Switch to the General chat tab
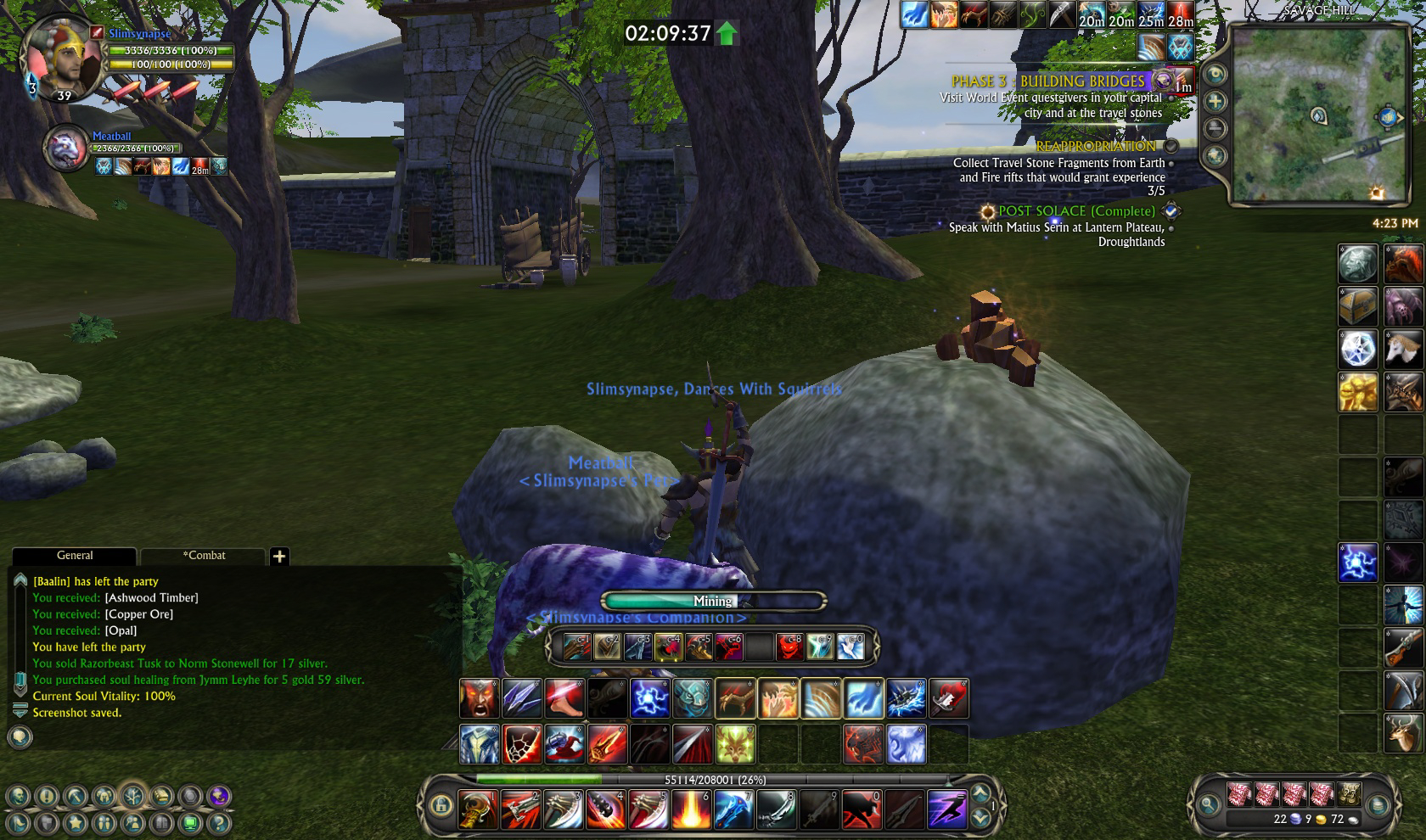 [x=75, y=556]
